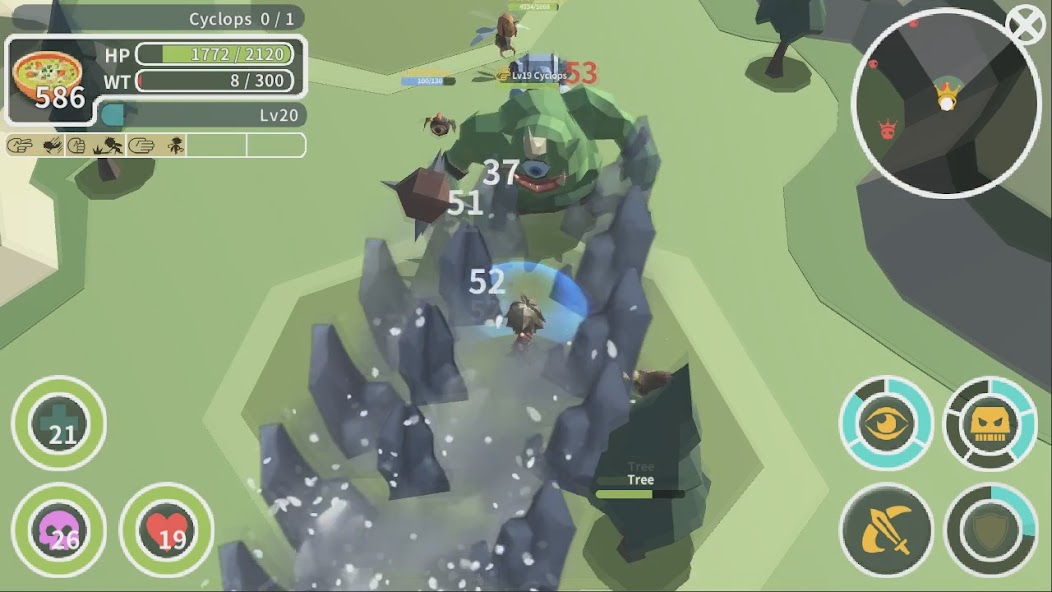Activate the shield guard button
Screen dimensions: 1052x592
click(990, 531)
